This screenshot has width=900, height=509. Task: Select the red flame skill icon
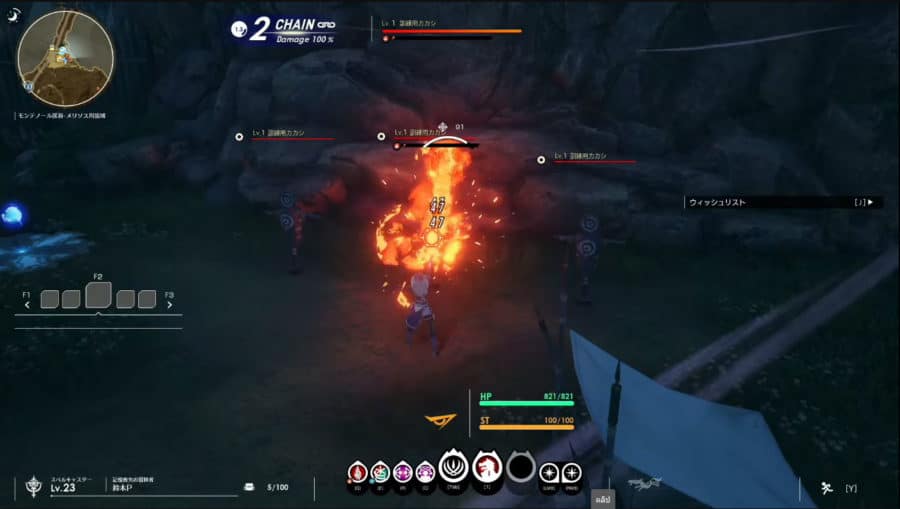click(x=357, y=471)
